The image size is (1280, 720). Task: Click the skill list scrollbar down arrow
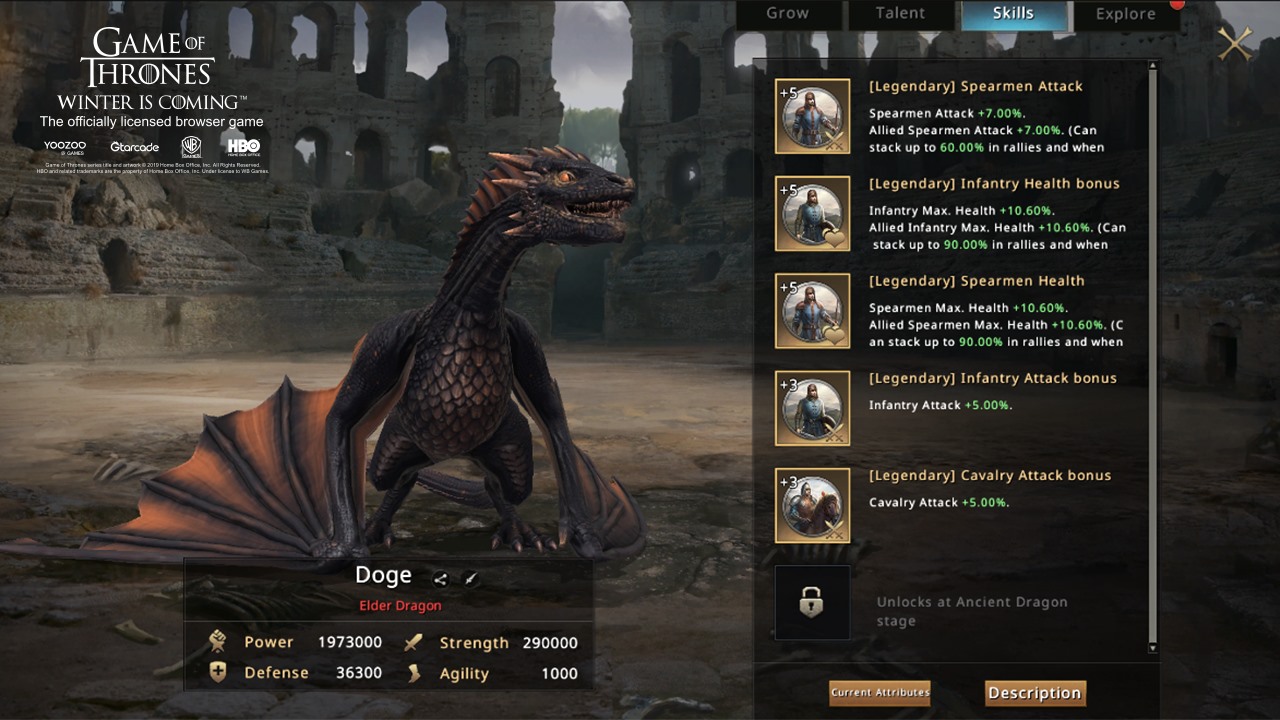[x=1152, y=648]
